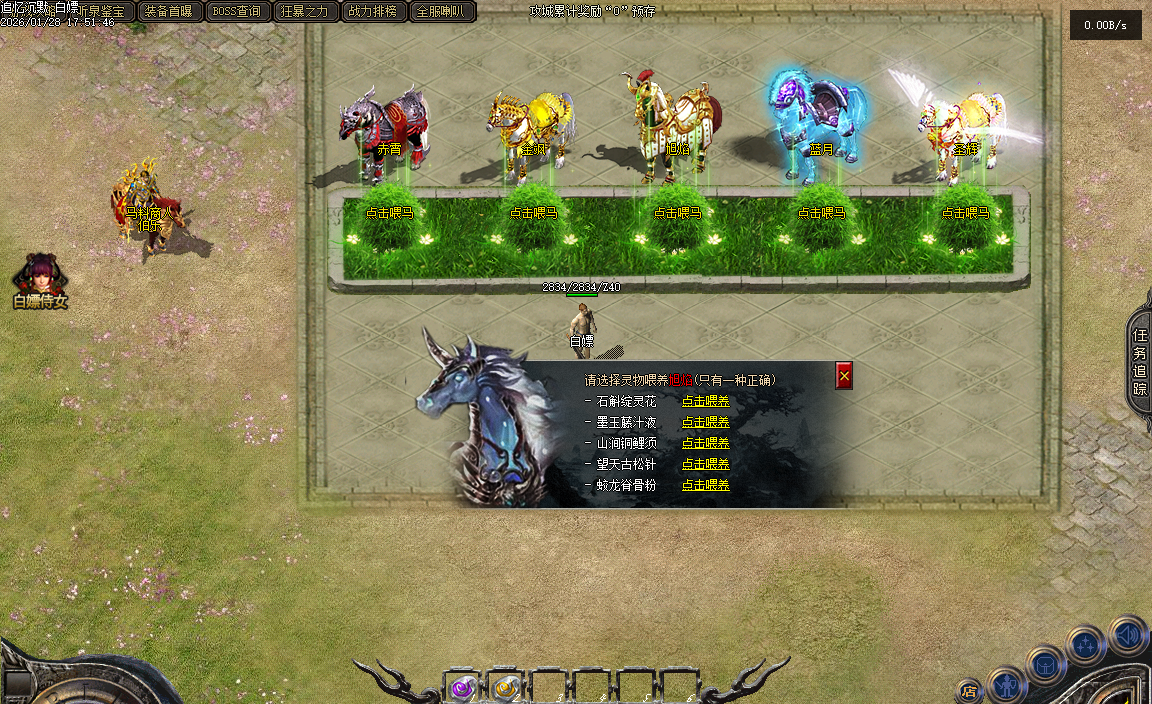This screenshot has width=1152, height=704.
Task: Use the purple swirl hotbar item
Action: click(463, 687)
